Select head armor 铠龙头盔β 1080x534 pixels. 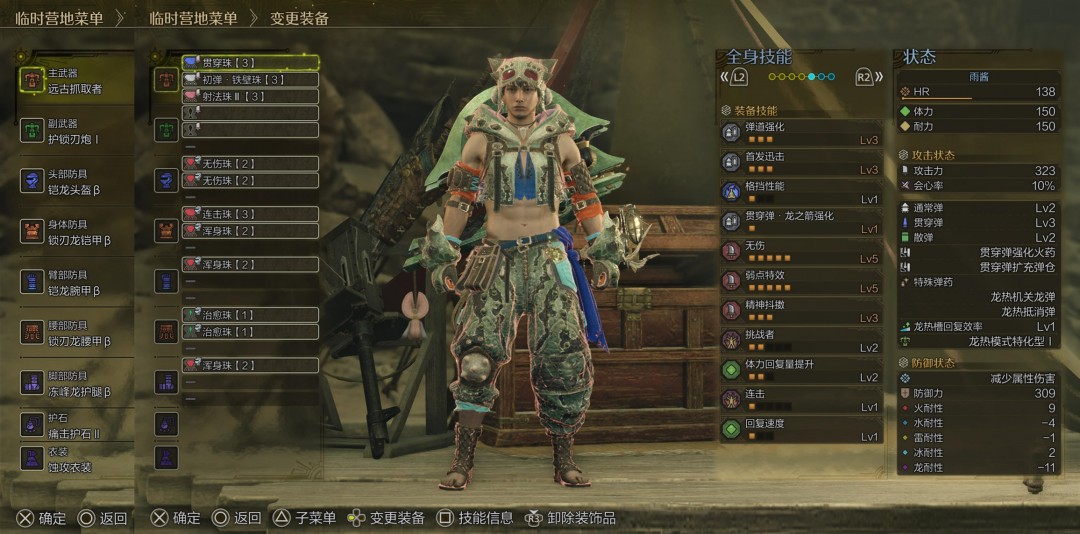(75, 181)
